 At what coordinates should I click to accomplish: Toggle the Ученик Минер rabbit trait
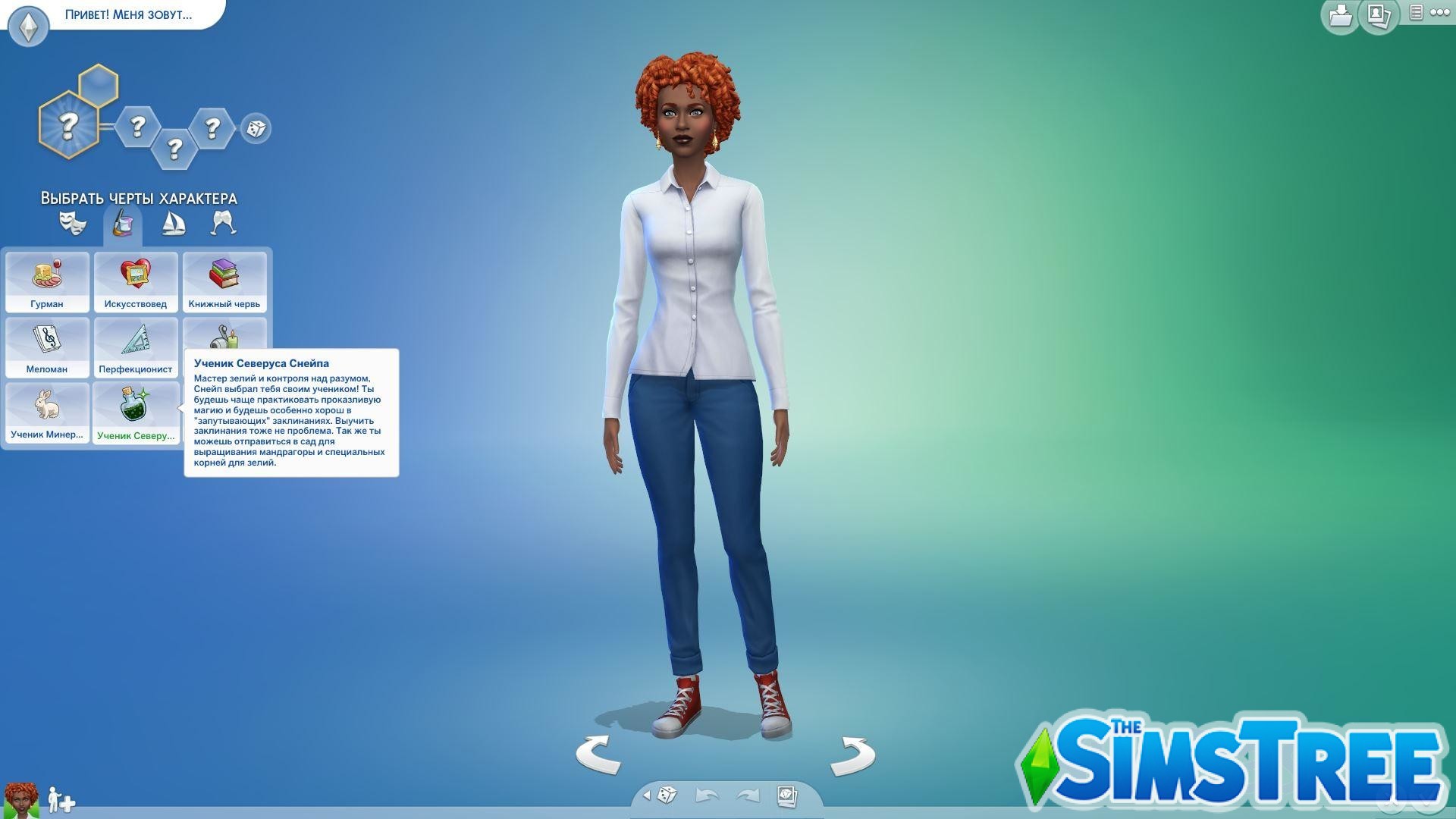[47, 412]
